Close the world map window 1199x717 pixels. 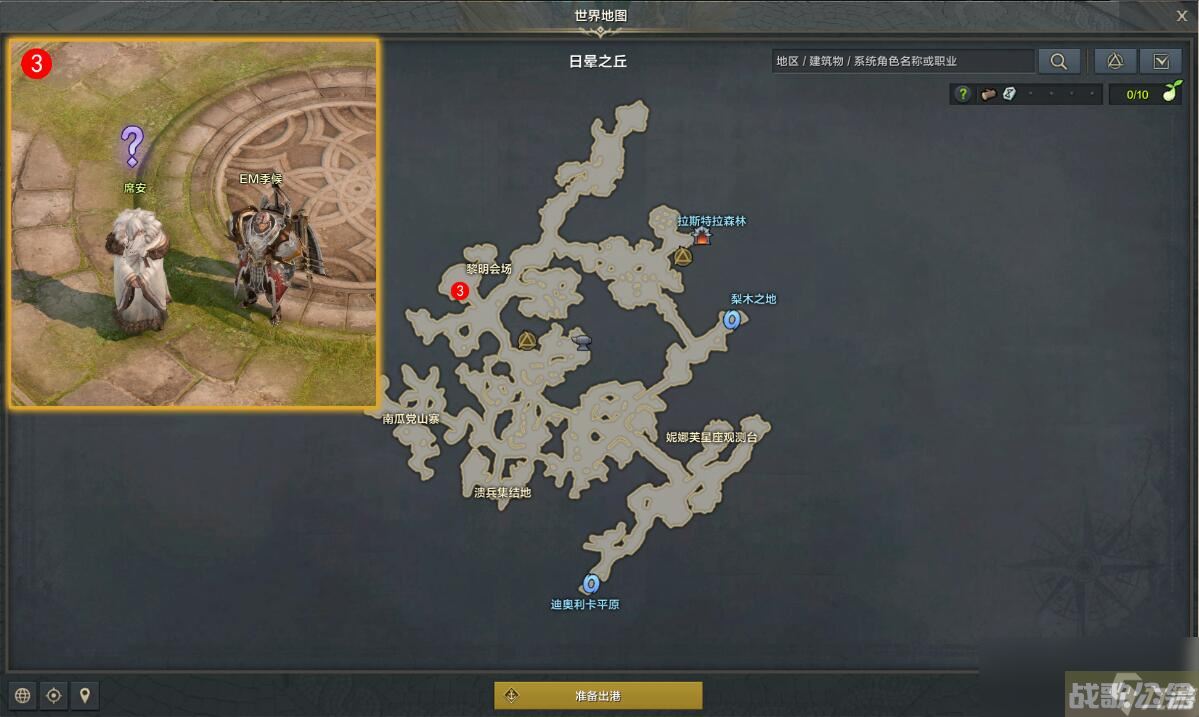click(x=1182, y=16)
